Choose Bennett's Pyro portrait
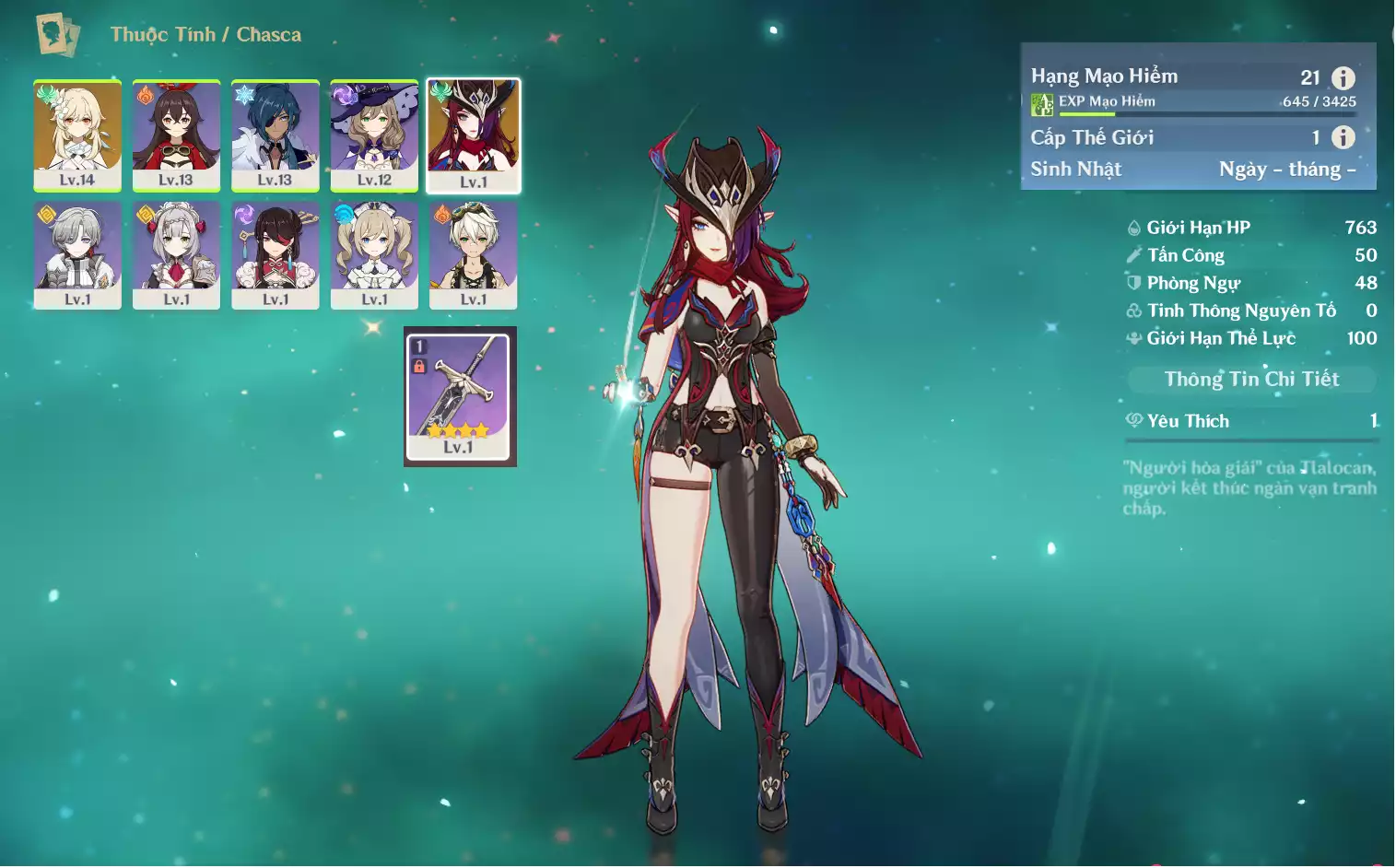 pos(474,255)
